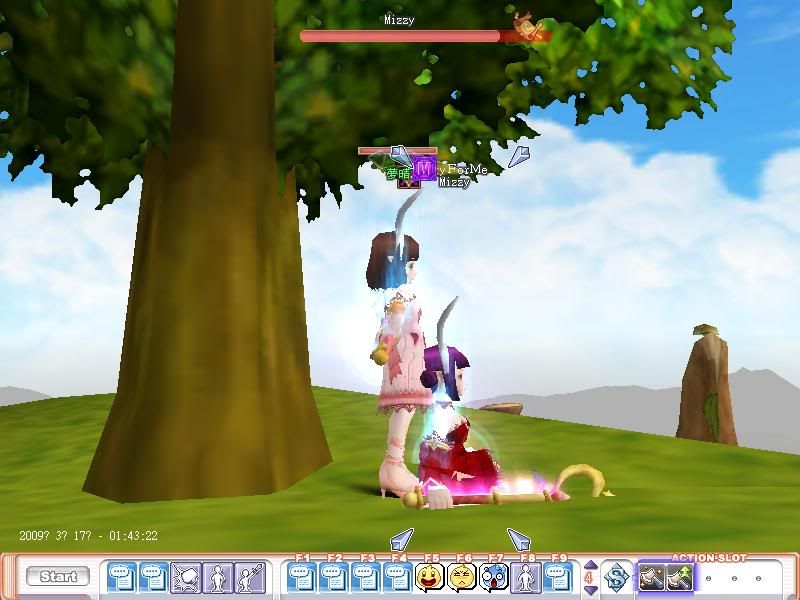This screenshot has height=600, width=800.
Task: Trigger the F2 chat macro slot
Action: [334, 577]
